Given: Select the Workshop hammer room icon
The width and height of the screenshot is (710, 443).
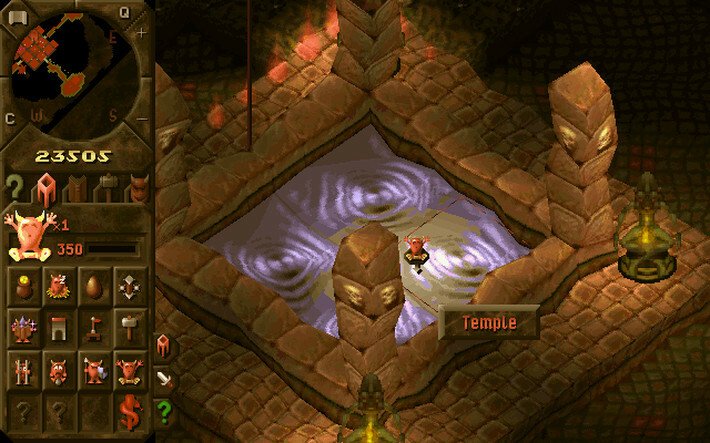Looking at the screenshot, I should 127,328.
